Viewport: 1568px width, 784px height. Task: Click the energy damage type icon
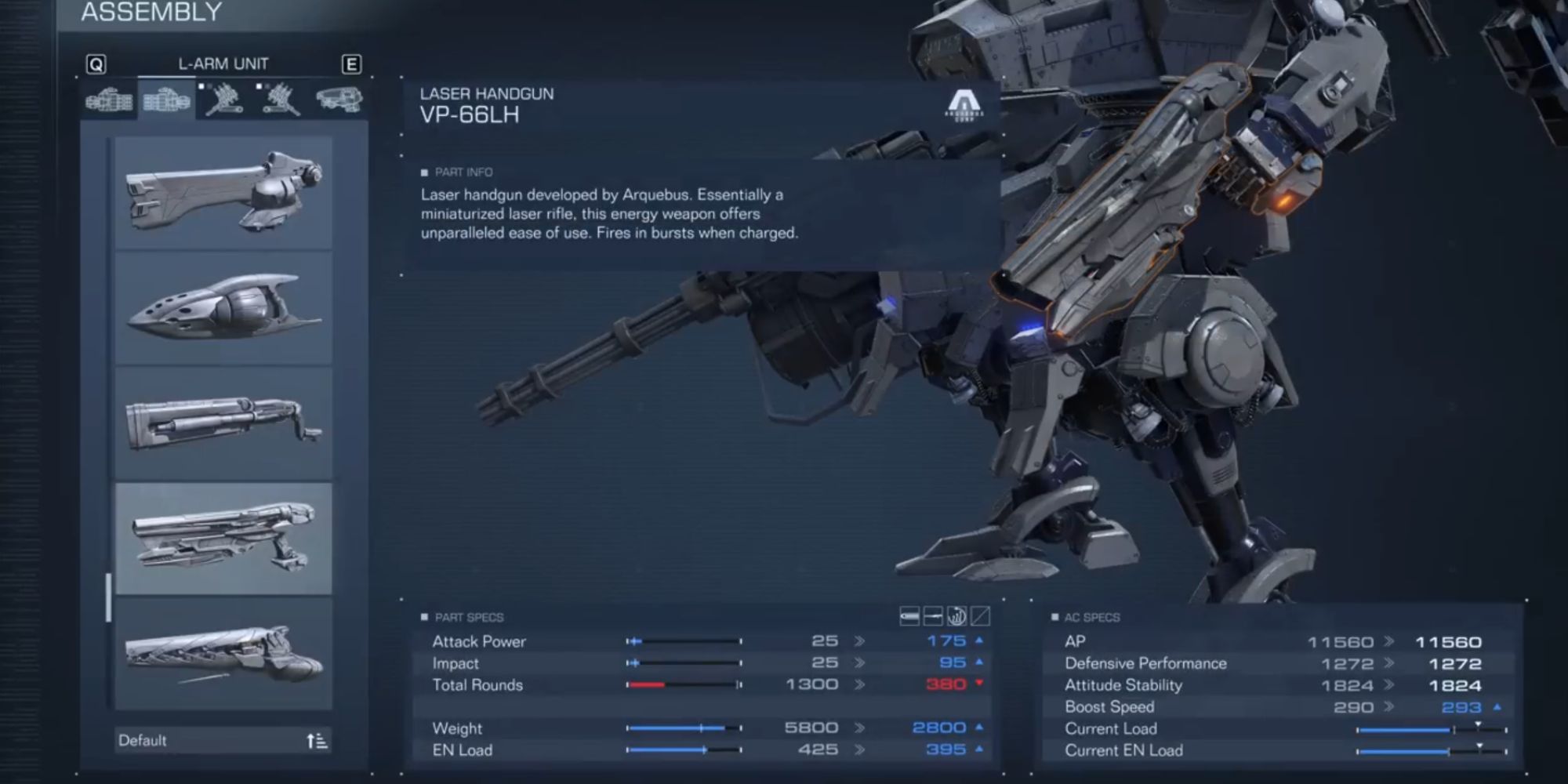point(934,619)
